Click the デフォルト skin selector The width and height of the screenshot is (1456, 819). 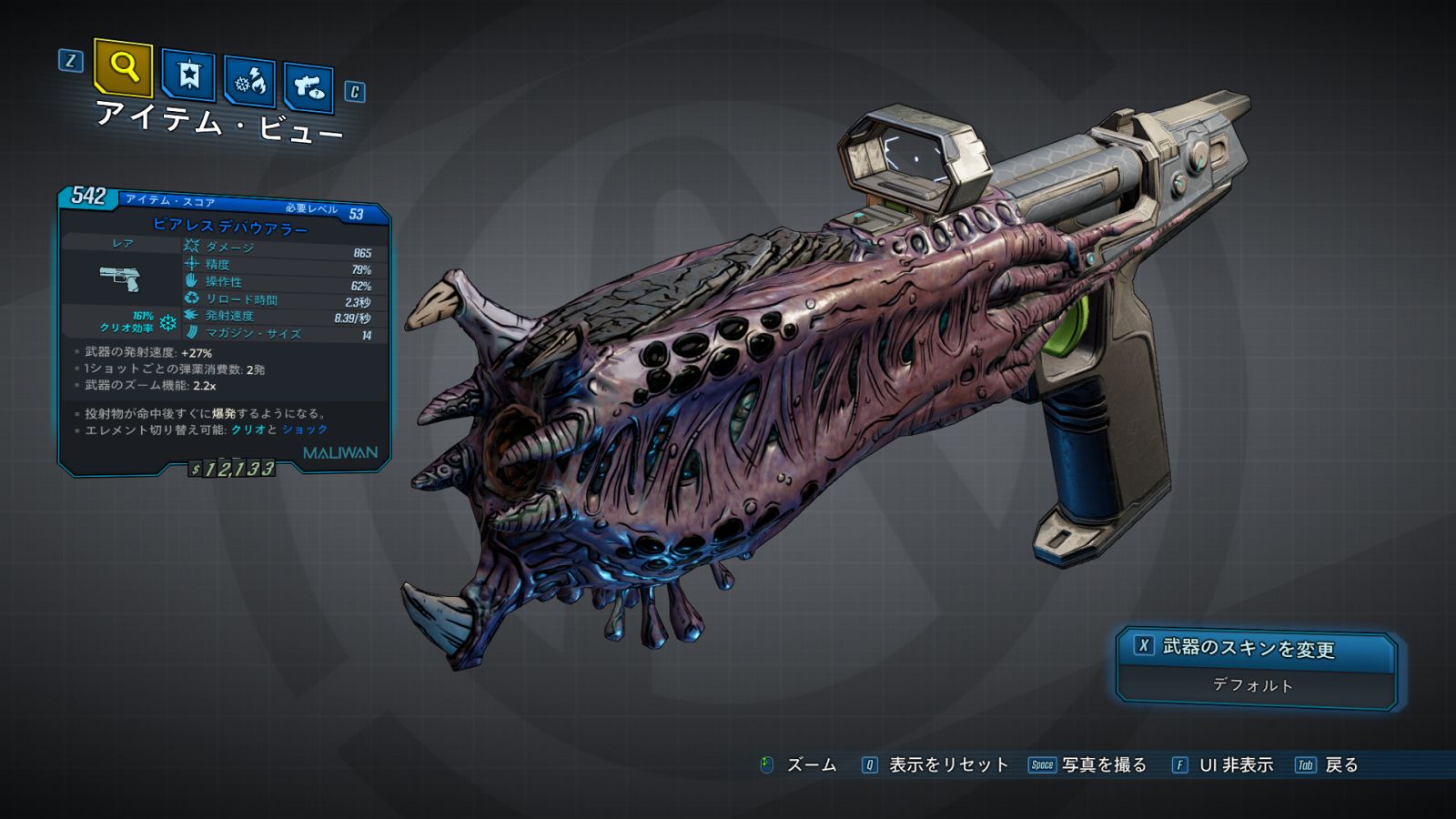[1253, 685]
